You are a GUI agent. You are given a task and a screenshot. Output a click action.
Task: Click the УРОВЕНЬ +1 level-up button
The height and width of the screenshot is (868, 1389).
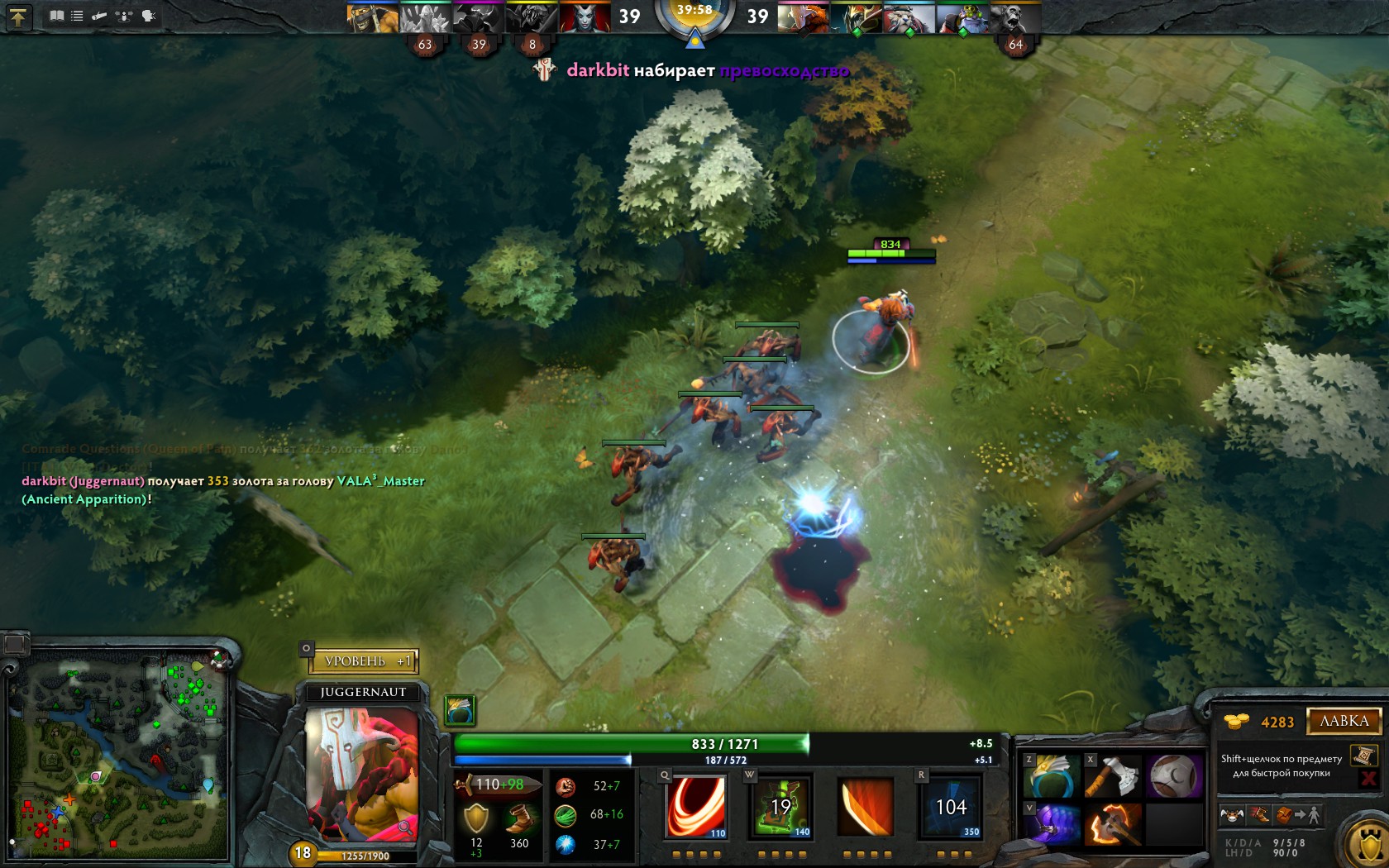365,661
